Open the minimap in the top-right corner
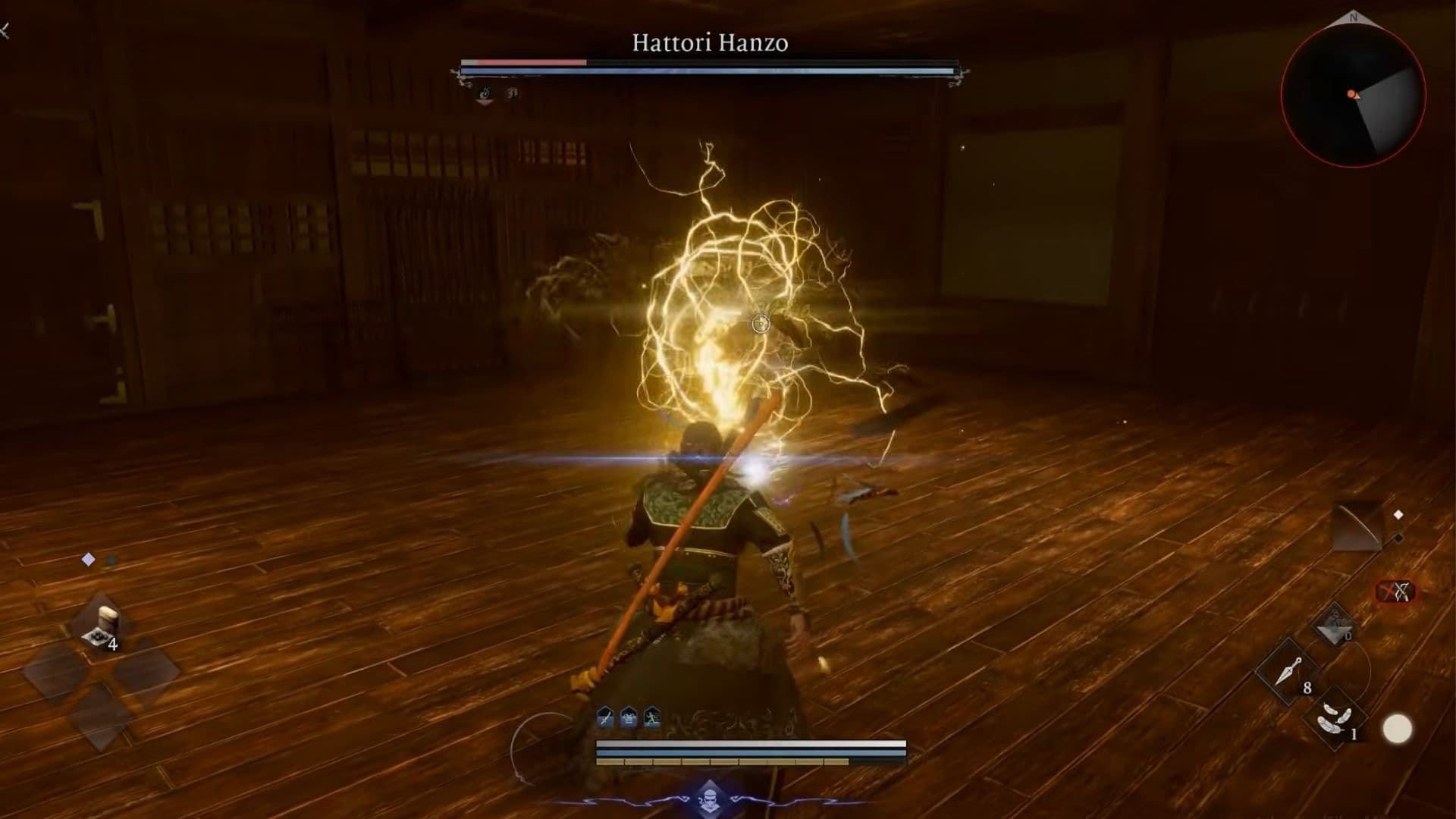 [x=1355, y=93]
